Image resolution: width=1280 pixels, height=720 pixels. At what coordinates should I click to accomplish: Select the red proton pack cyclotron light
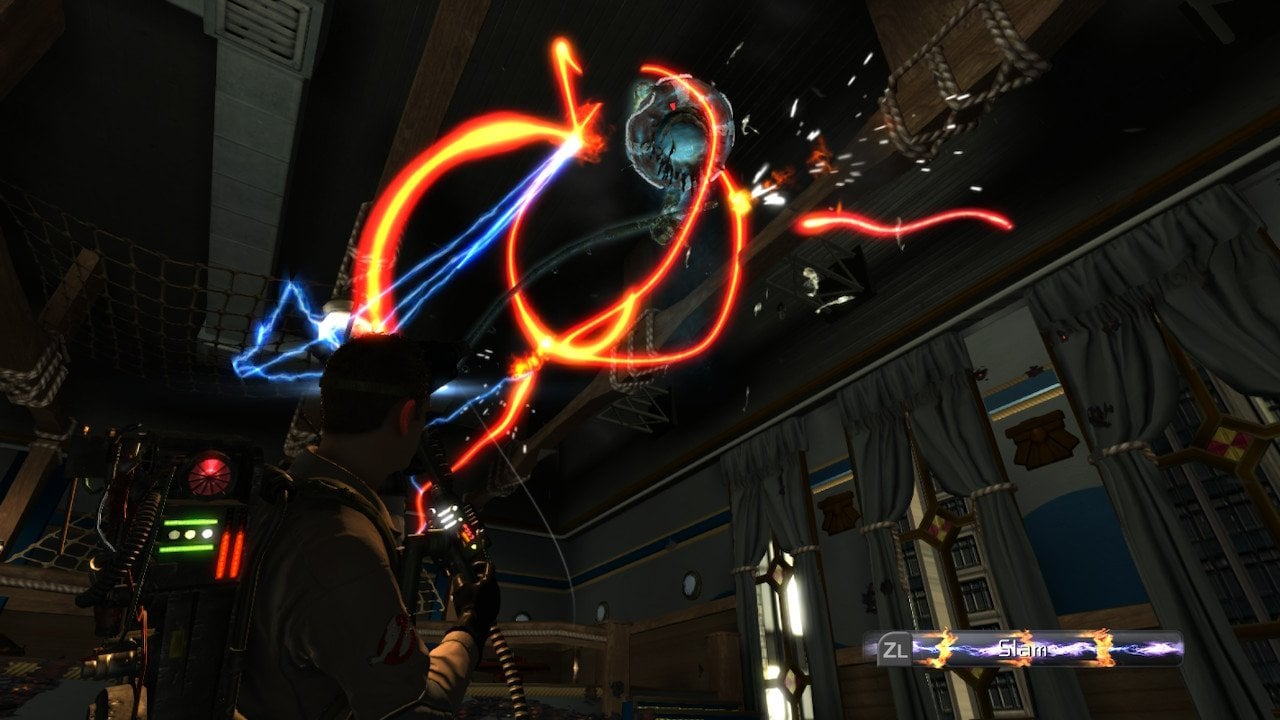208,473
